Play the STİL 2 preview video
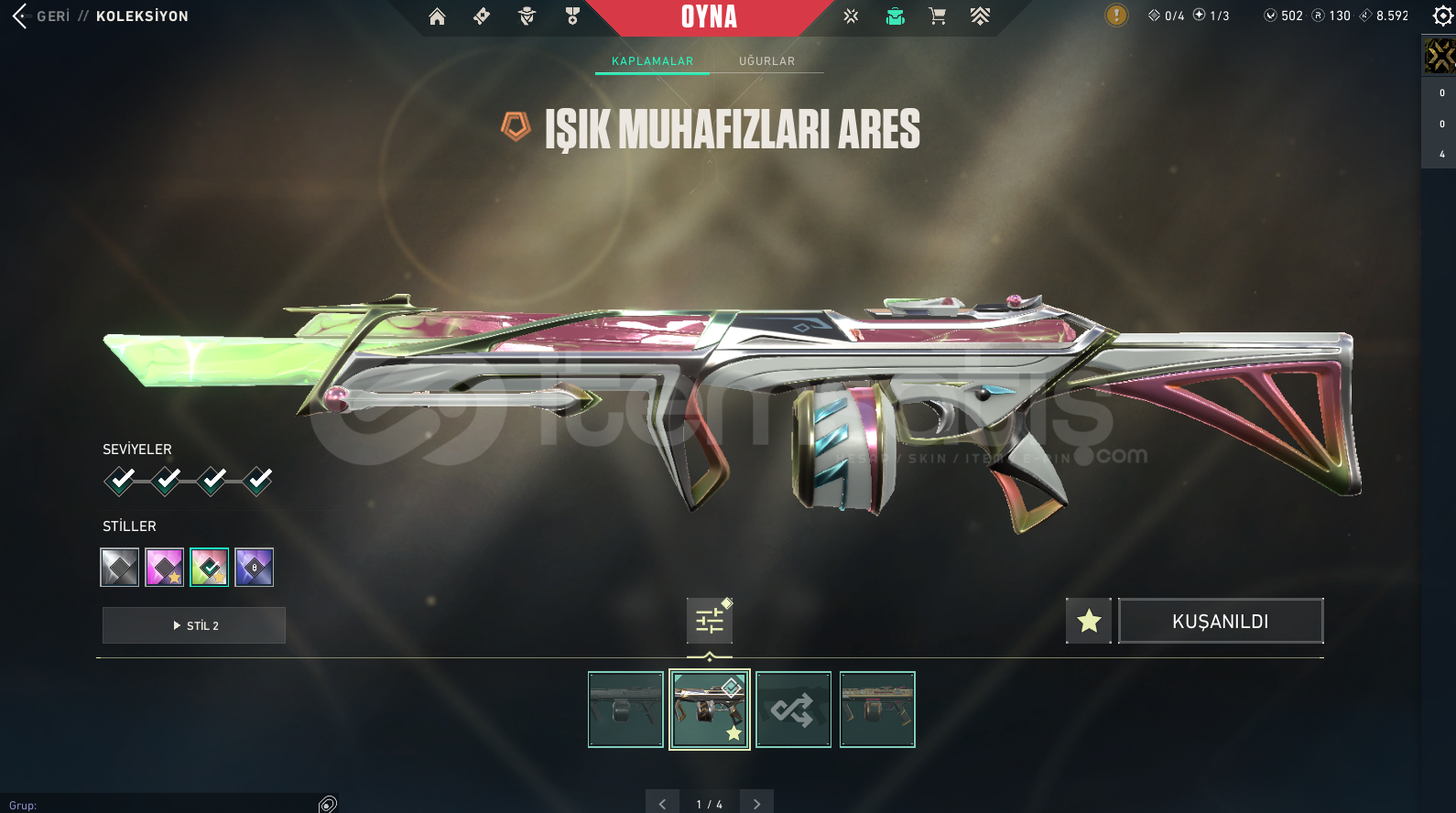Viewport: 1456px width, 813px height. [194, 625]
